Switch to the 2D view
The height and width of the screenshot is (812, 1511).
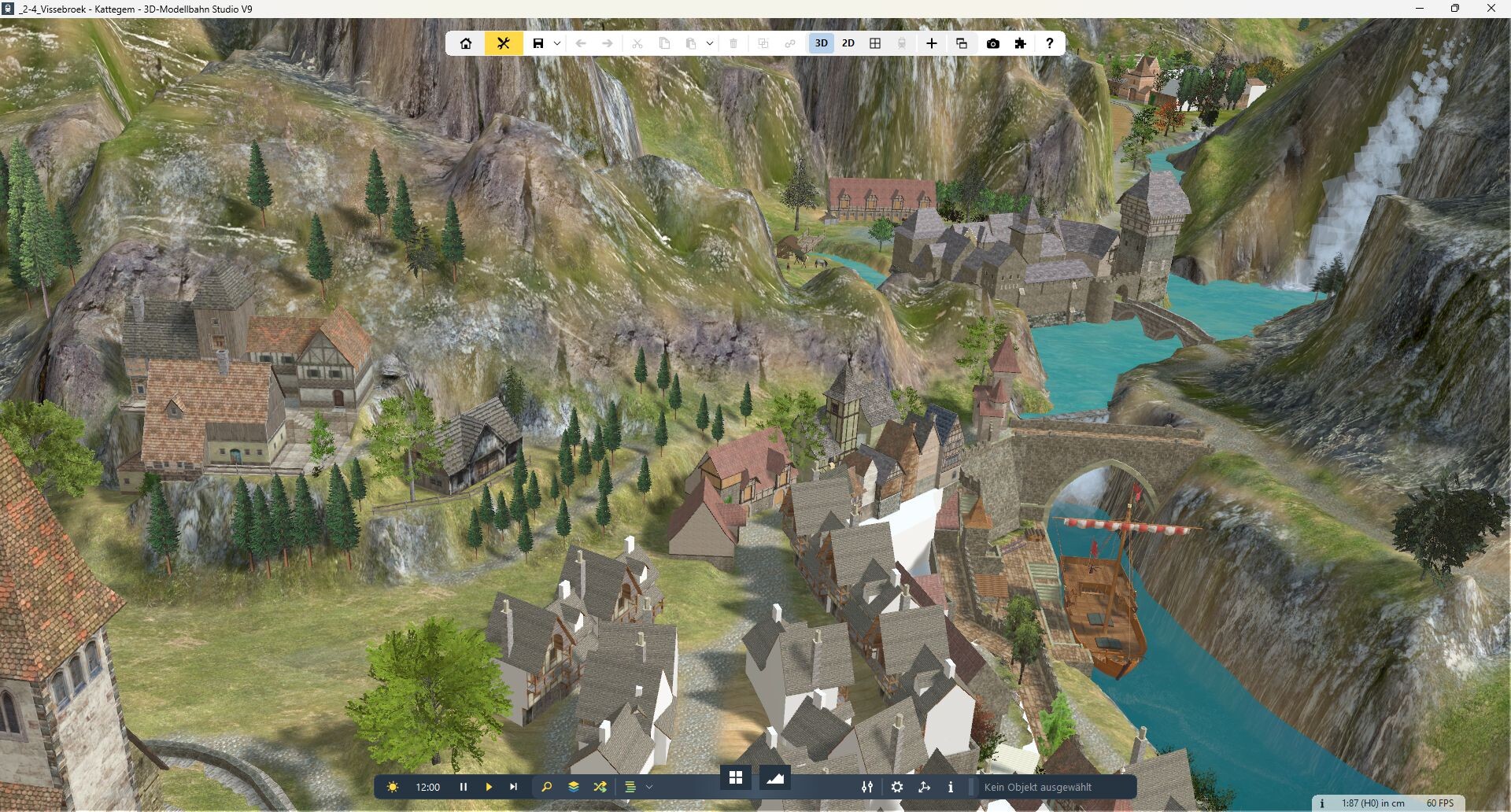coord(848,43)
